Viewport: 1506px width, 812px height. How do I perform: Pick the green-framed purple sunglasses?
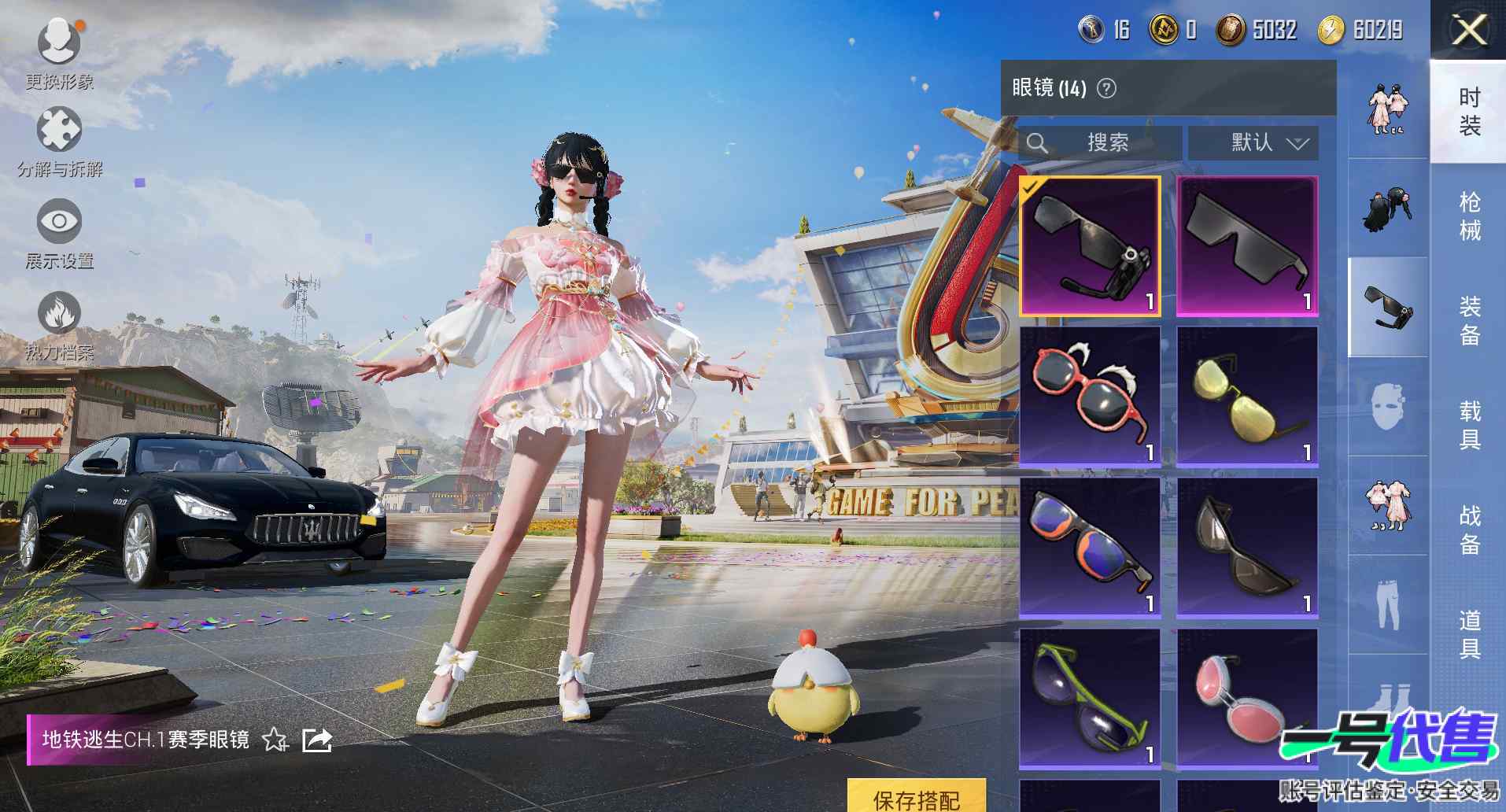[1091, 698]
